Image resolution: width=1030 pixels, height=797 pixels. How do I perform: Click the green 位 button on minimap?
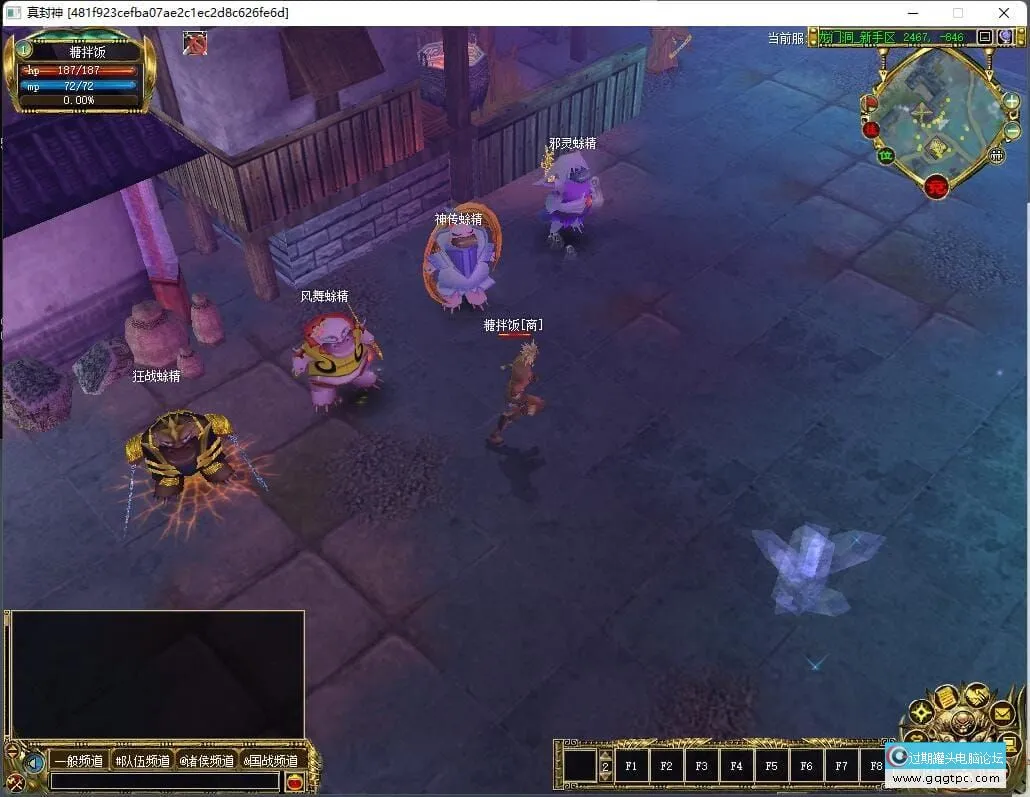(x=885, y=155)
